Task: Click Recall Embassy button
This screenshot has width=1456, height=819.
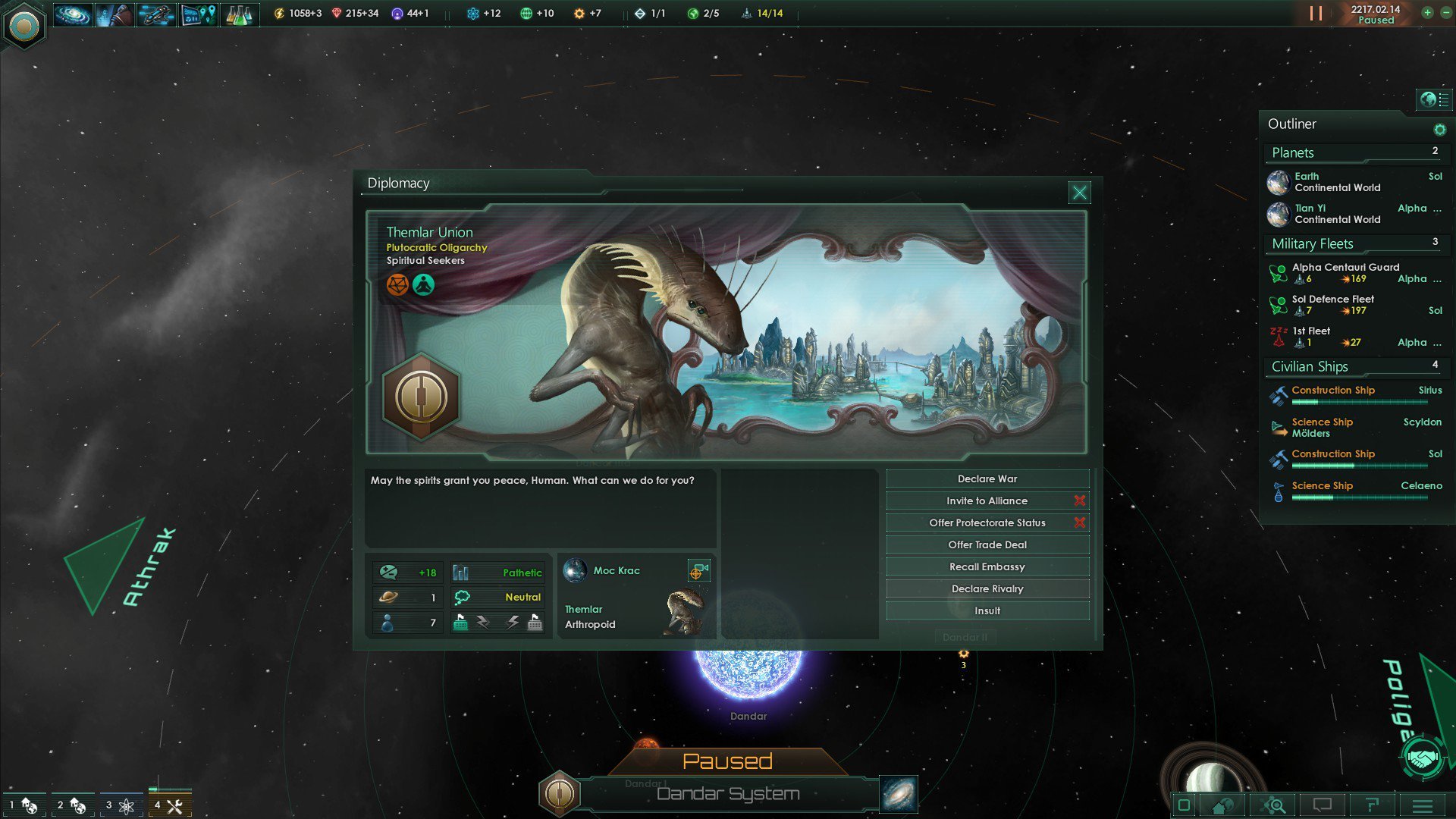Action: [987, 567]
